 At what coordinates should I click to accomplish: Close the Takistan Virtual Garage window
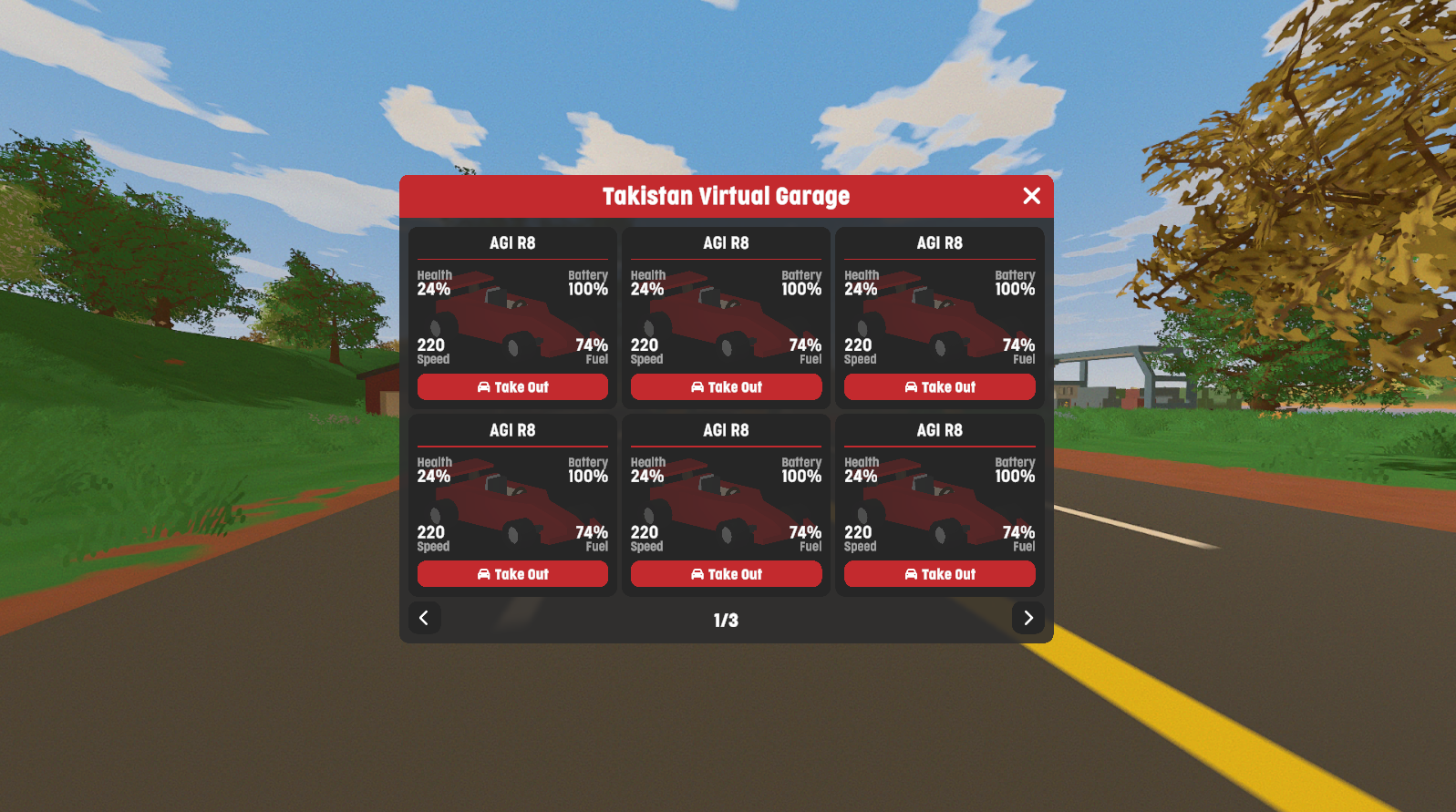pyautogui.click(x=1031, y=196)
